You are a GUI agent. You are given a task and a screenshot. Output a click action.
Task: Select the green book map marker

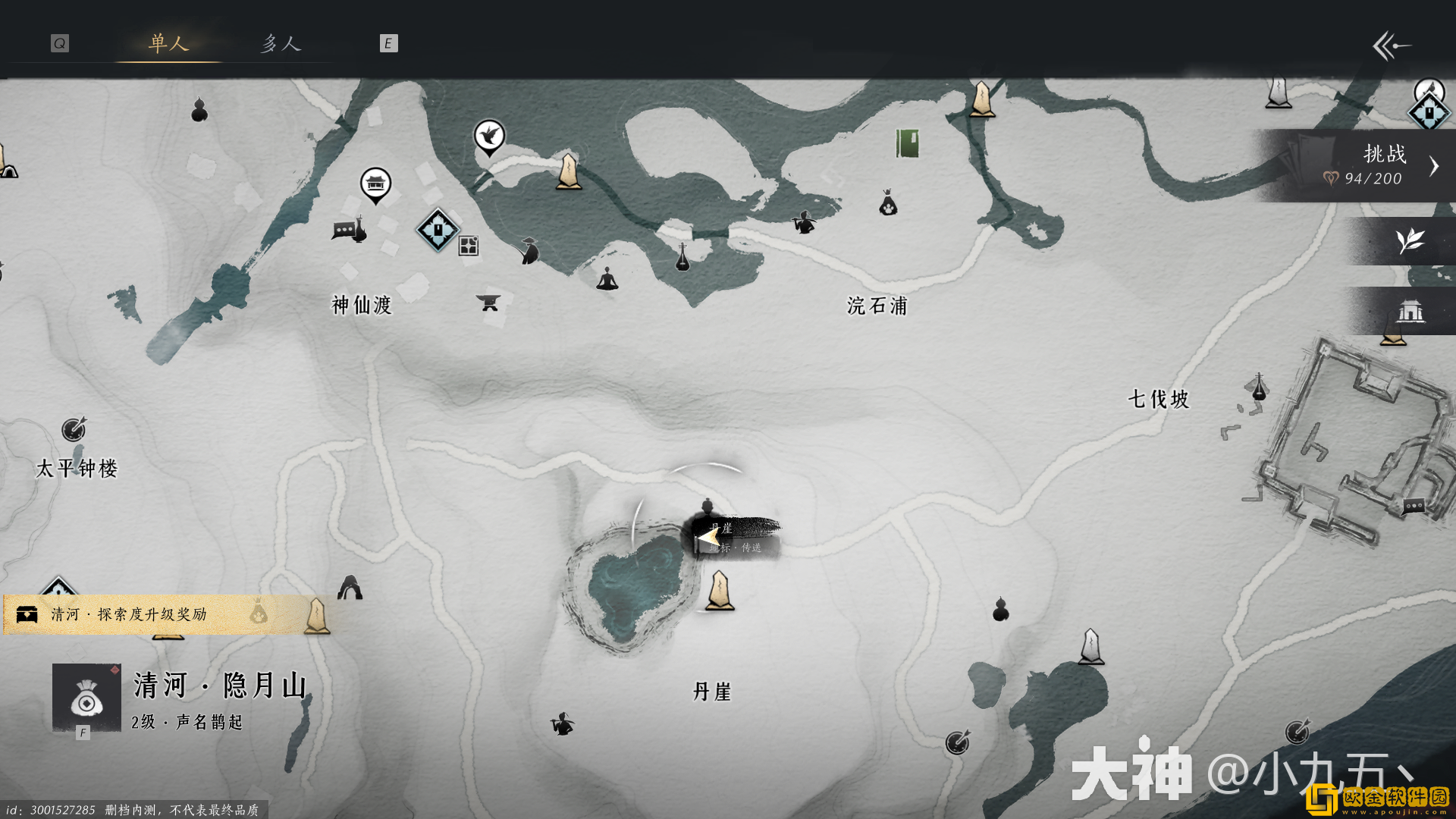pos(907,143)
